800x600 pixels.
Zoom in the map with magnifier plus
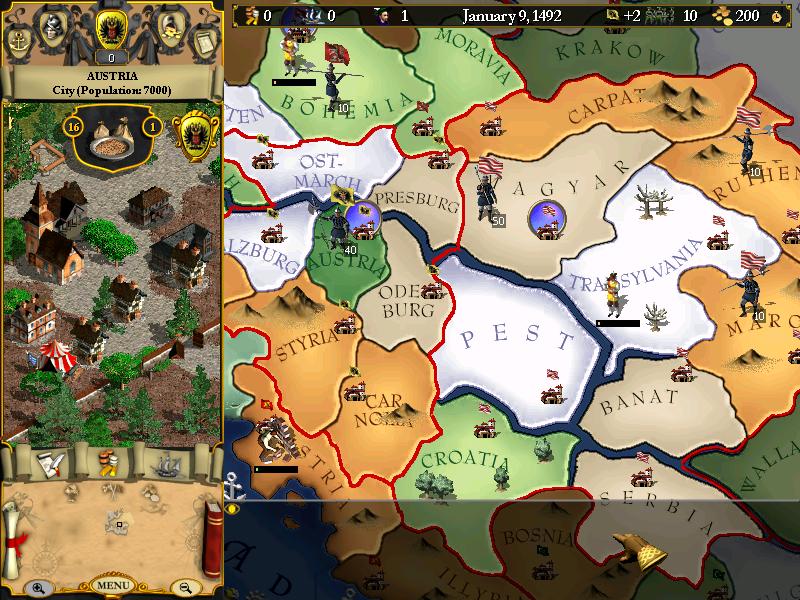(39, 588)
